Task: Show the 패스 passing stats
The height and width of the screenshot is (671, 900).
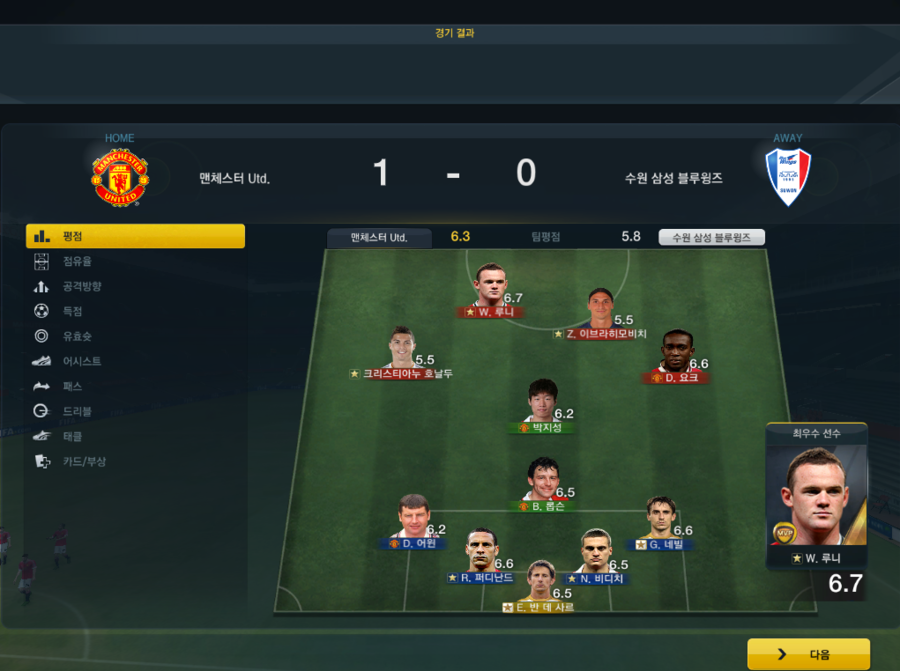Action: coord(71,386)
